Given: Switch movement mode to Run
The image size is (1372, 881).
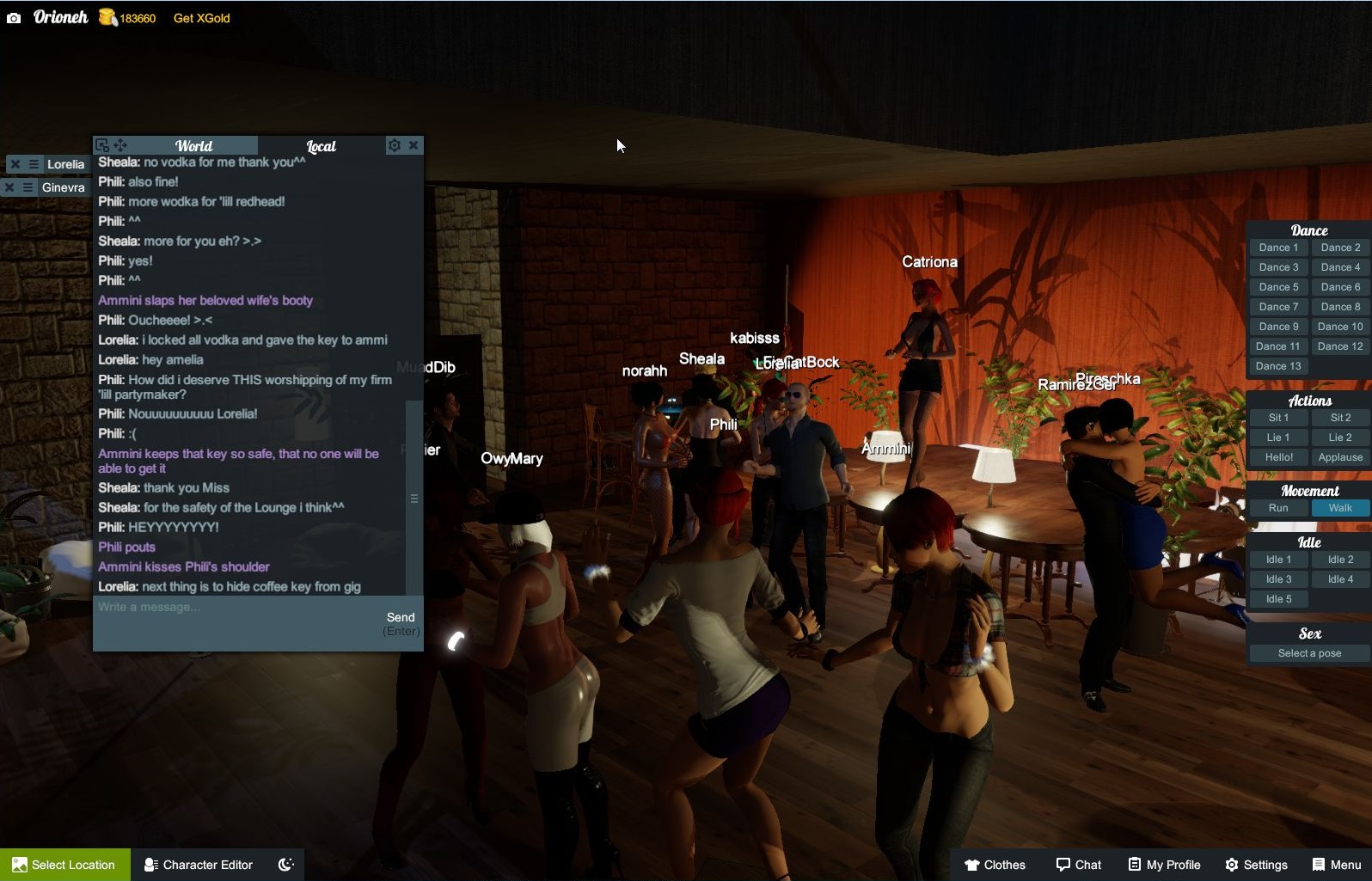Looking at the screenshot, I should 1278,508.
